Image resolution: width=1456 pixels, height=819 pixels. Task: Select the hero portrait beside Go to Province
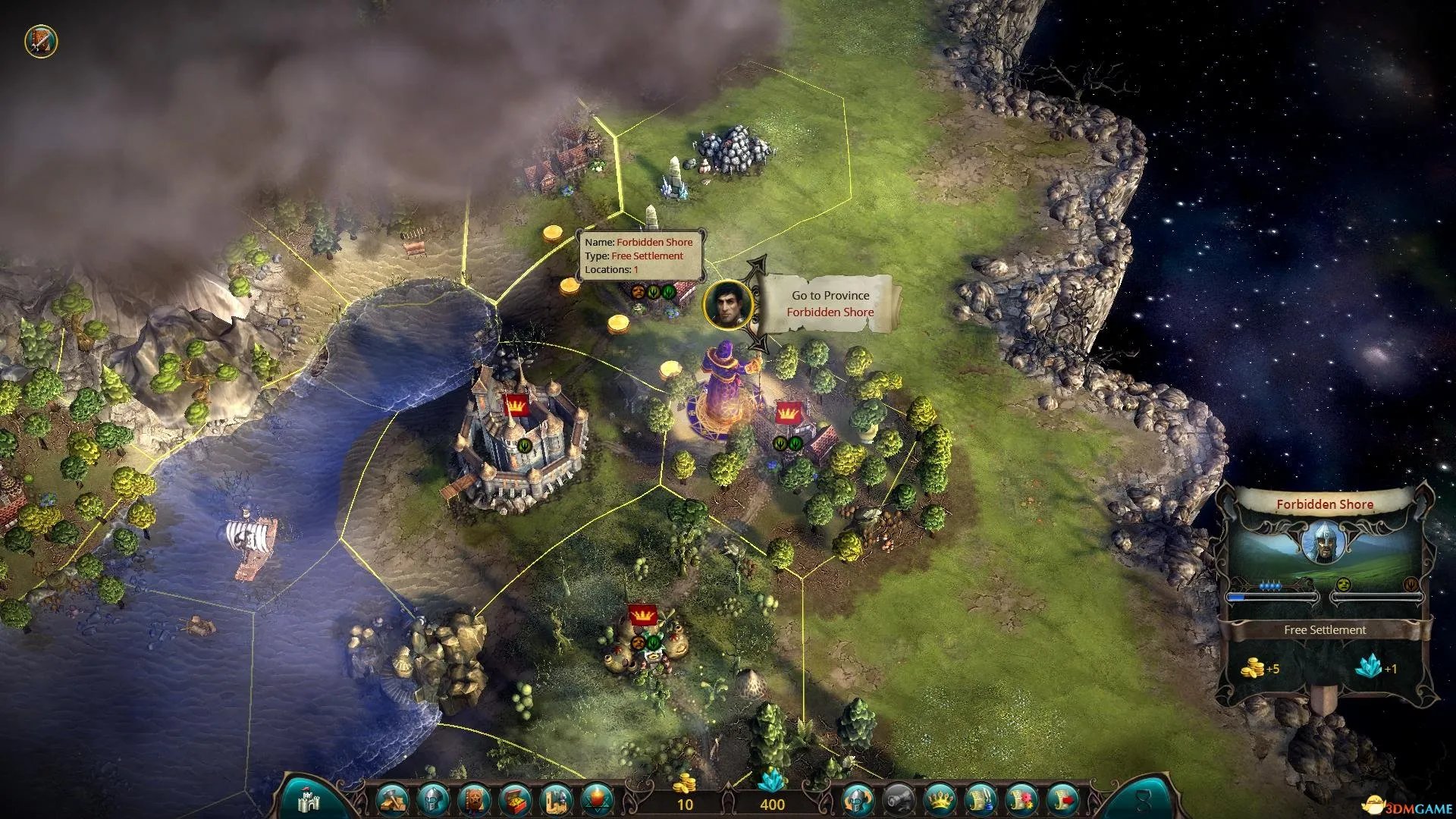click(728, 305)
